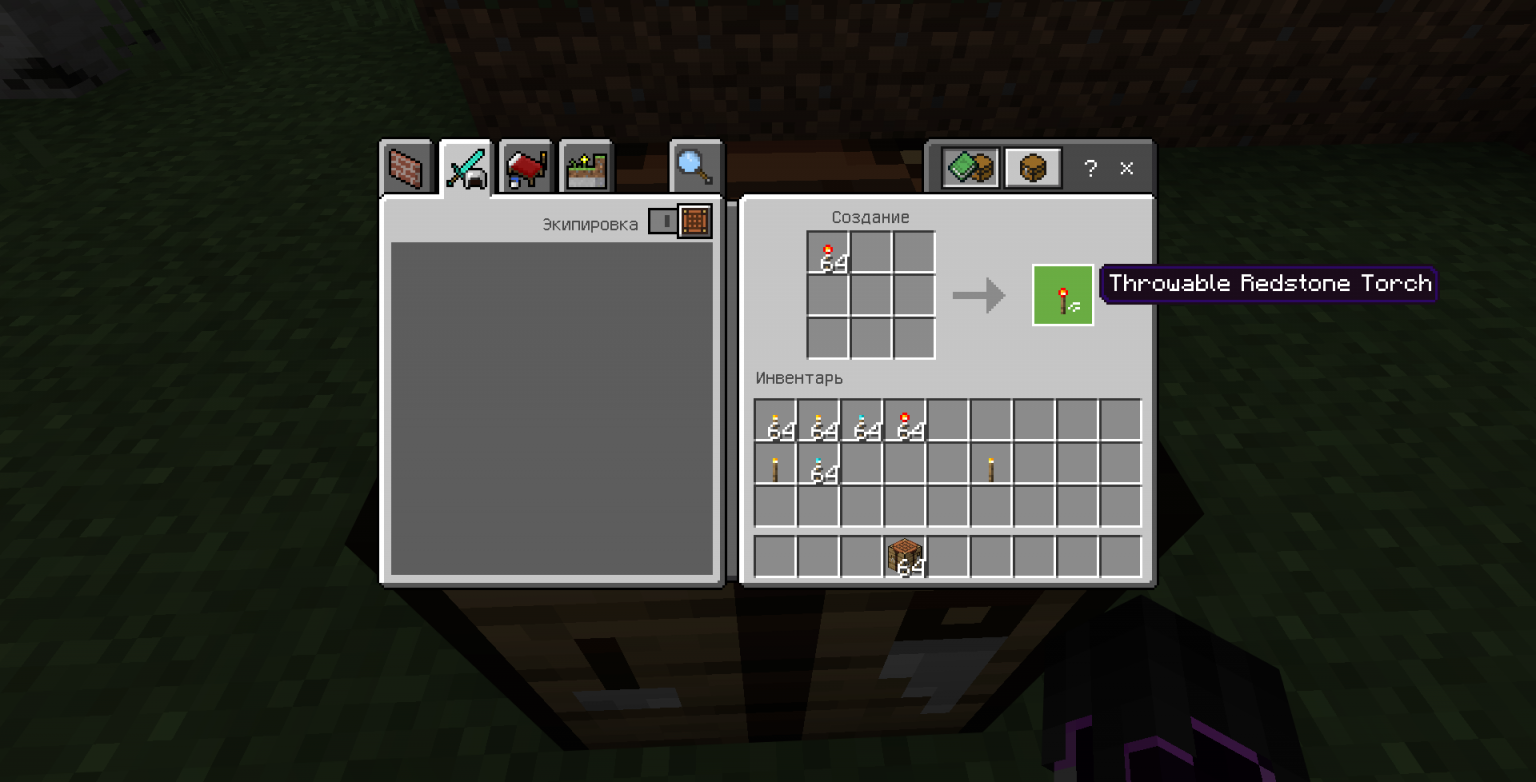Pick the blue-flame torch stack in top inventory row

862,421
